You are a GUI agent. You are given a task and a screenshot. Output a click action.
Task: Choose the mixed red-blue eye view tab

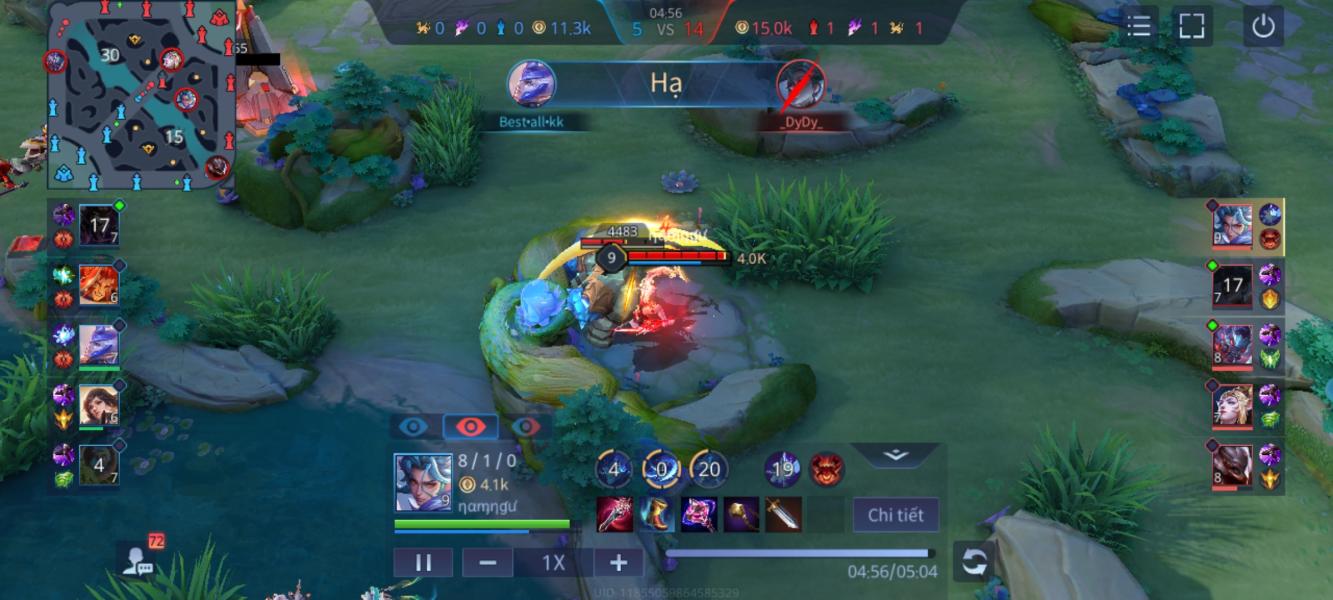coord(526,427)
